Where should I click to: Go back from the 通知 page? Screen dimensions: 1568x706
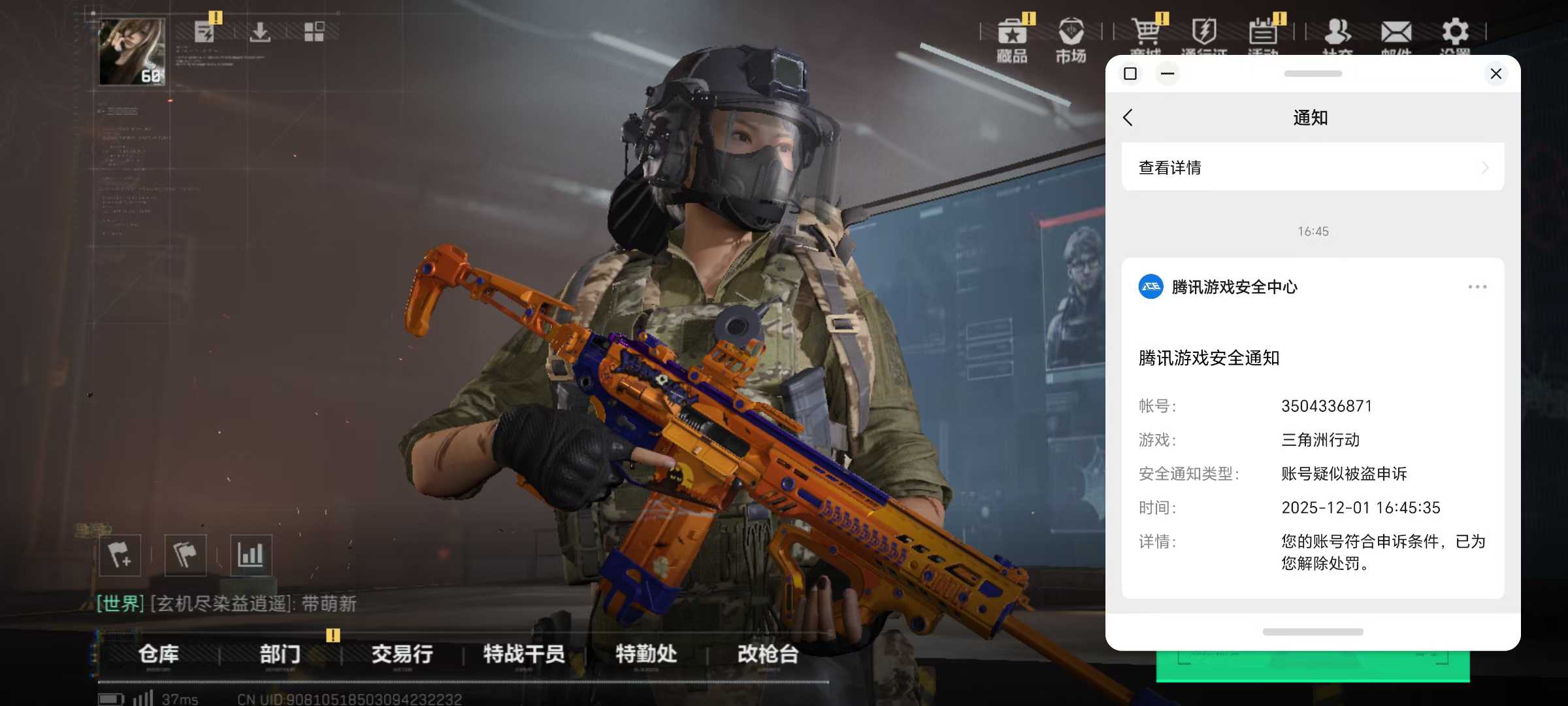tap(1128, 118)
